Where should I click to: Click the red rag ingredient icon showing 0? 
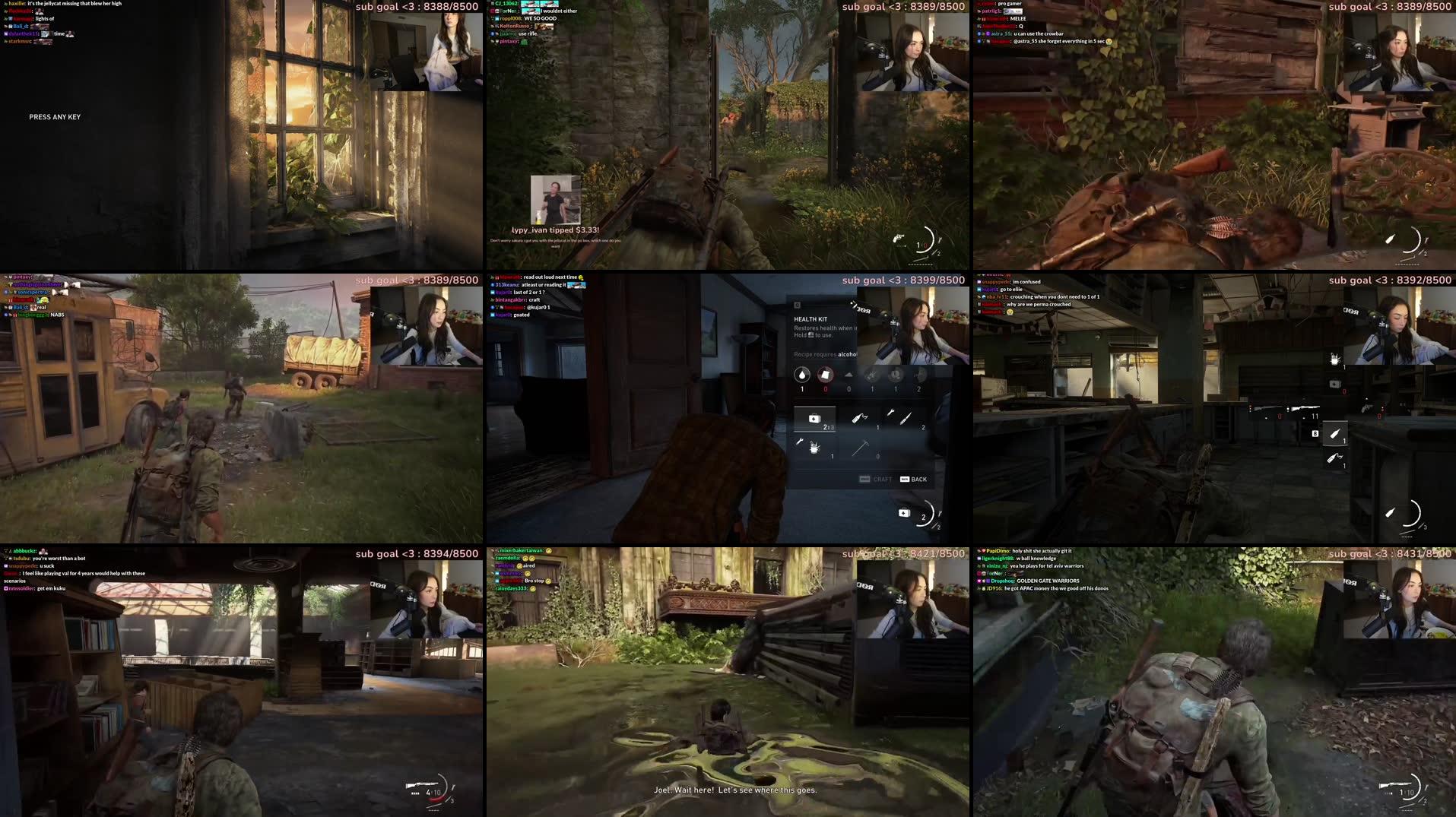[826, 374]
